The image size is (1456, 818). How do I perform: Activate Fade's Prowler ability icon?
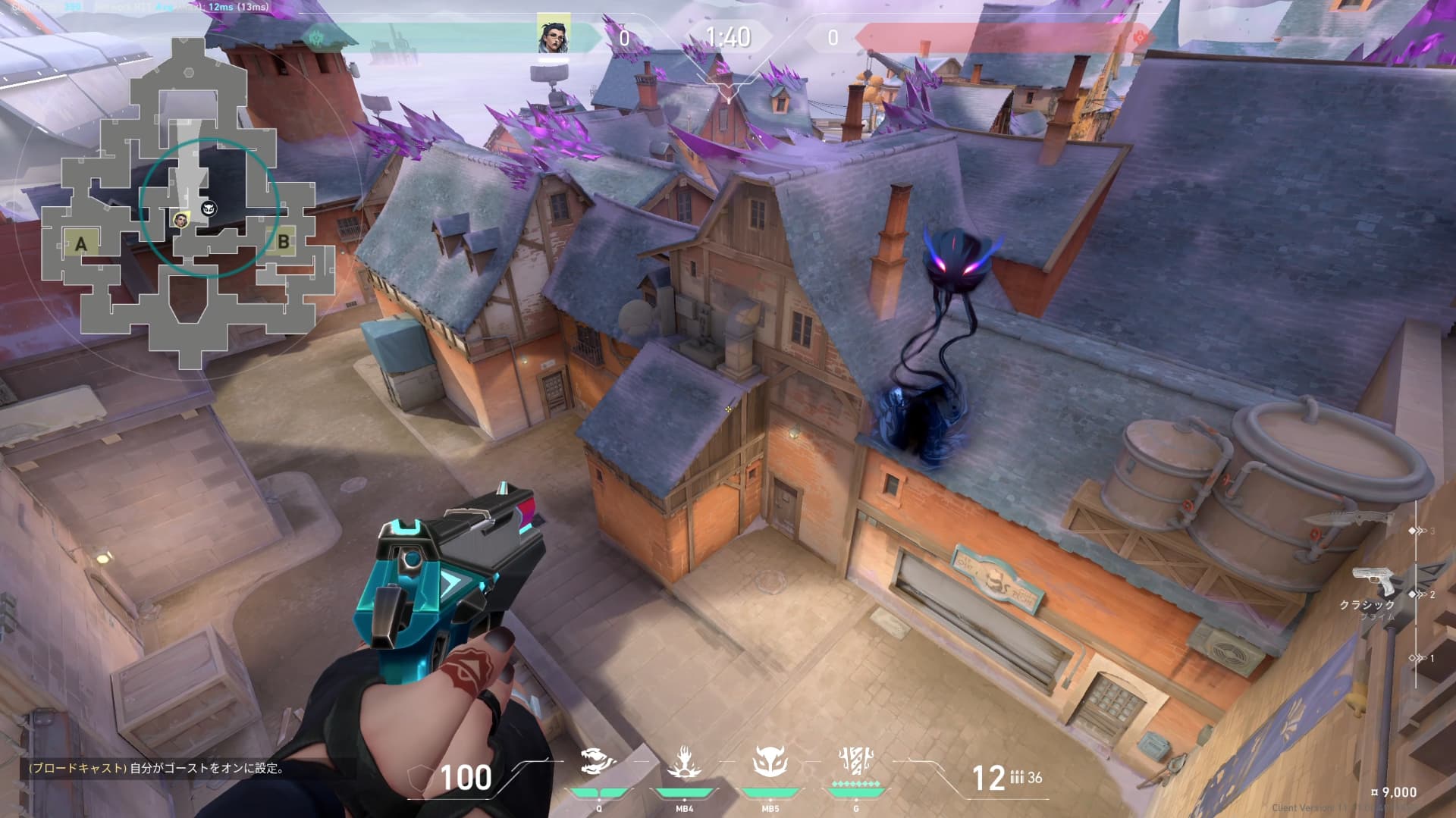(x=598, y=761)
